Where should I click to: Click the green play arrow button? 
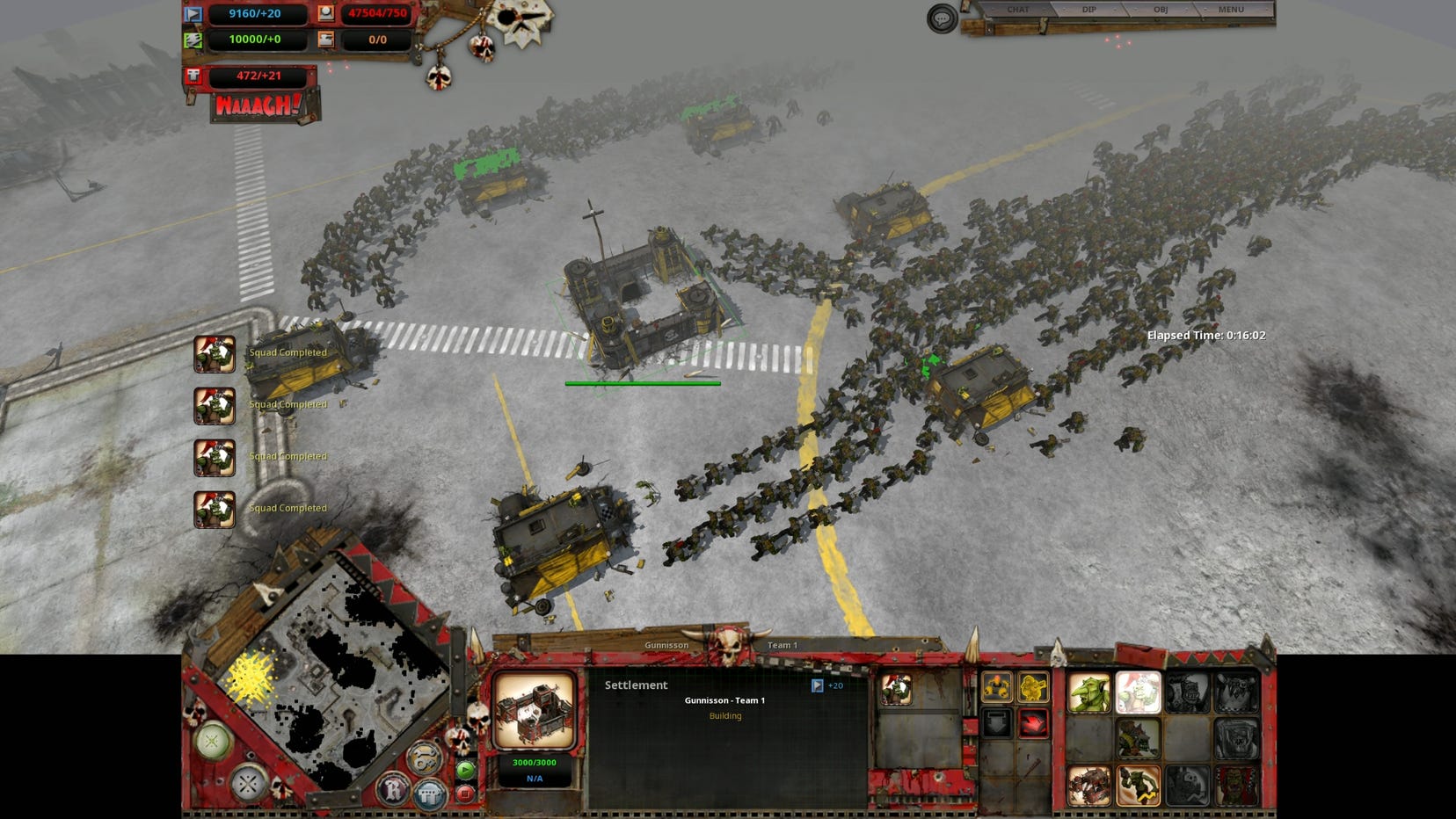465,771
